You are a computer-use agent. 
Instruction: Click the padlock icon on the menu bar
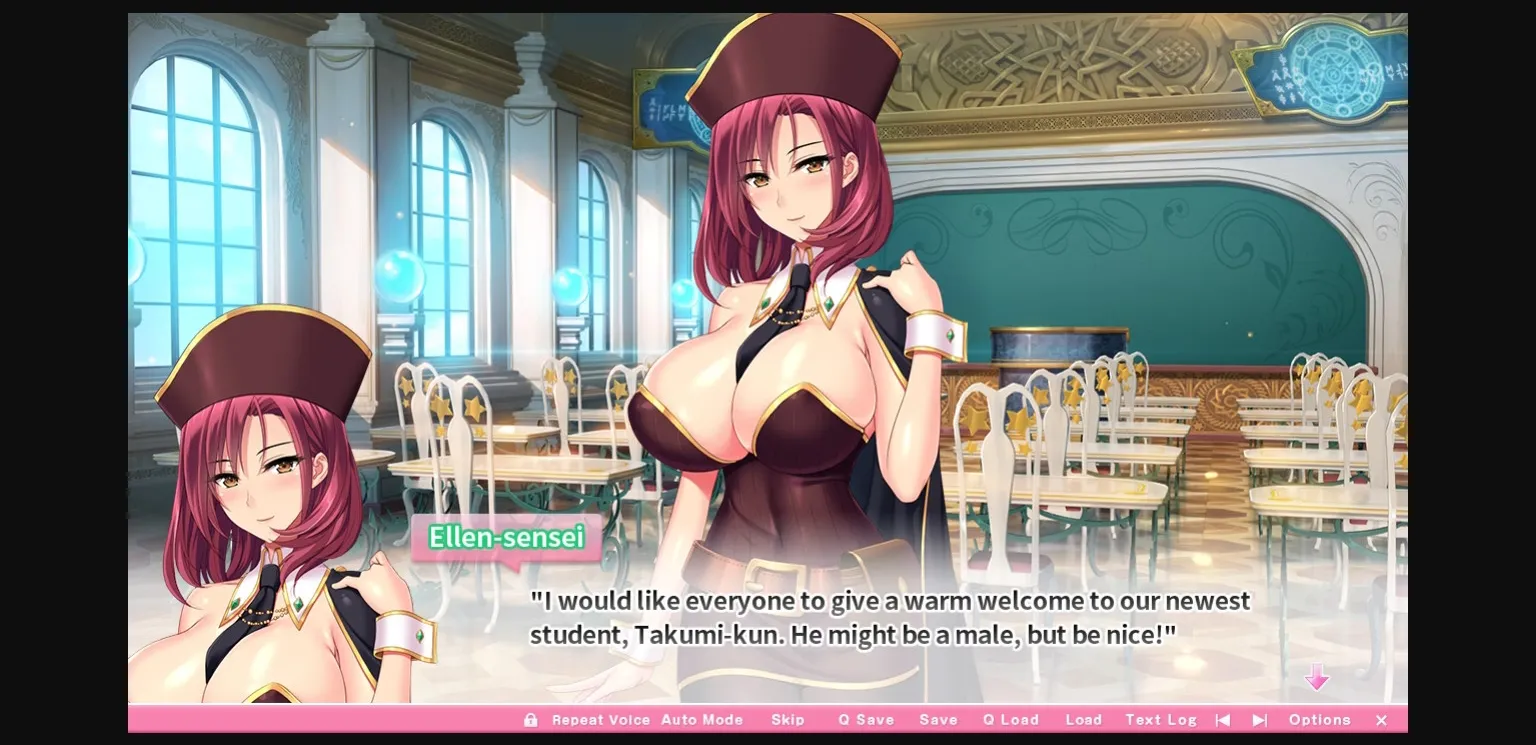tap(531, 719)
